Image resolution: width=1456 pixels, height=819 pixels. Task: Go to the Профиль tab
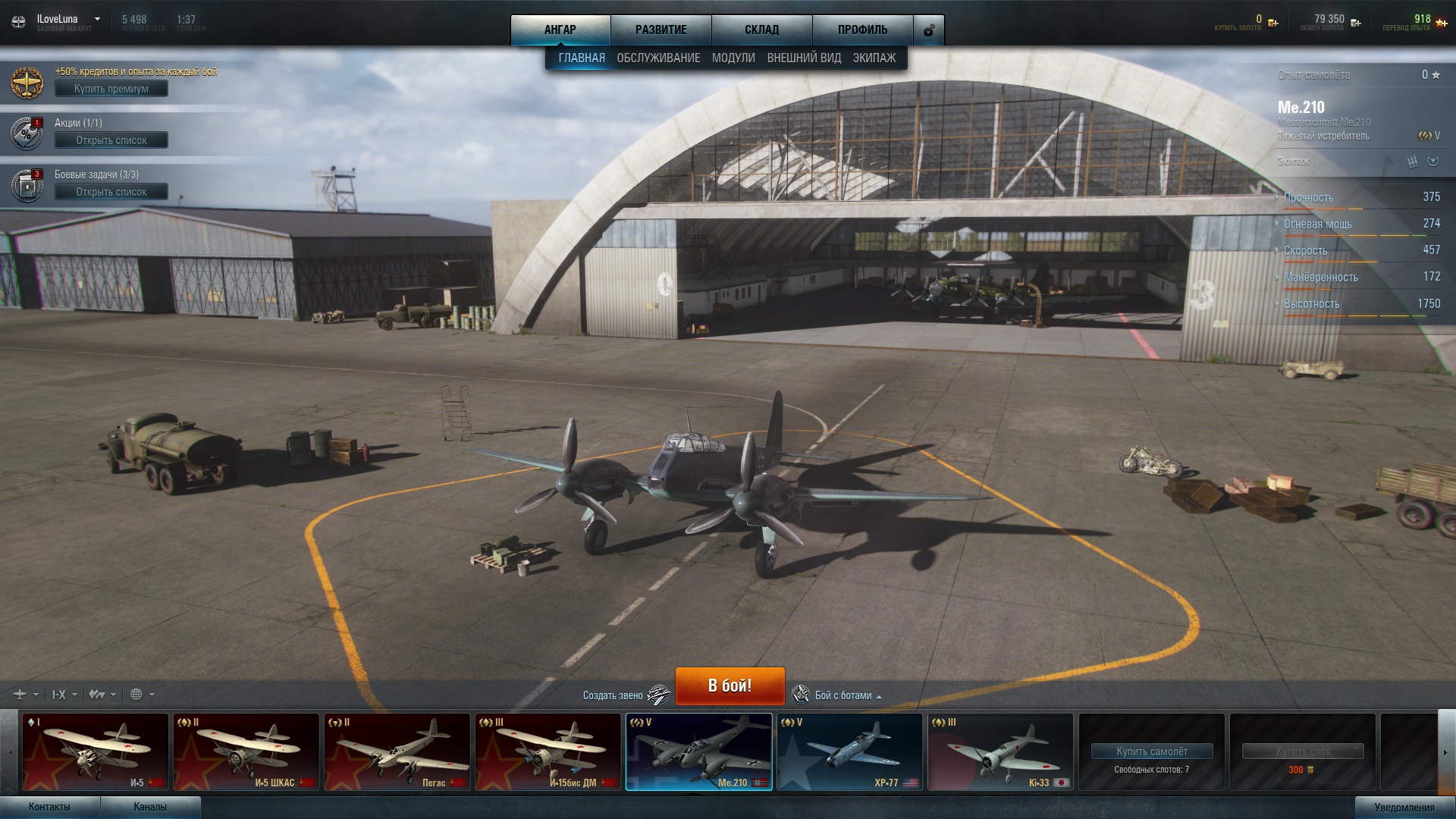click(862, 30)
